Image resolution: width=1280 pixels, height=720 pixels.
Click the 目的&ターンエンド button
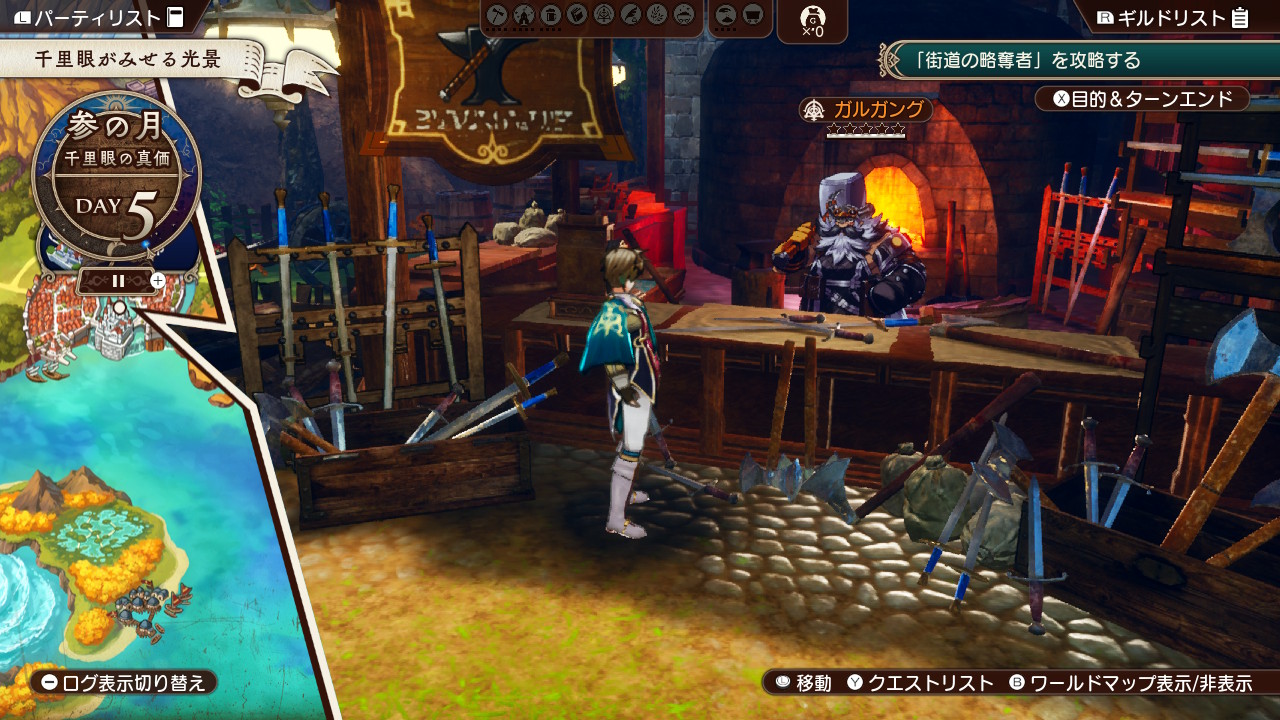pyautogui.click(x=1142, y=99)
